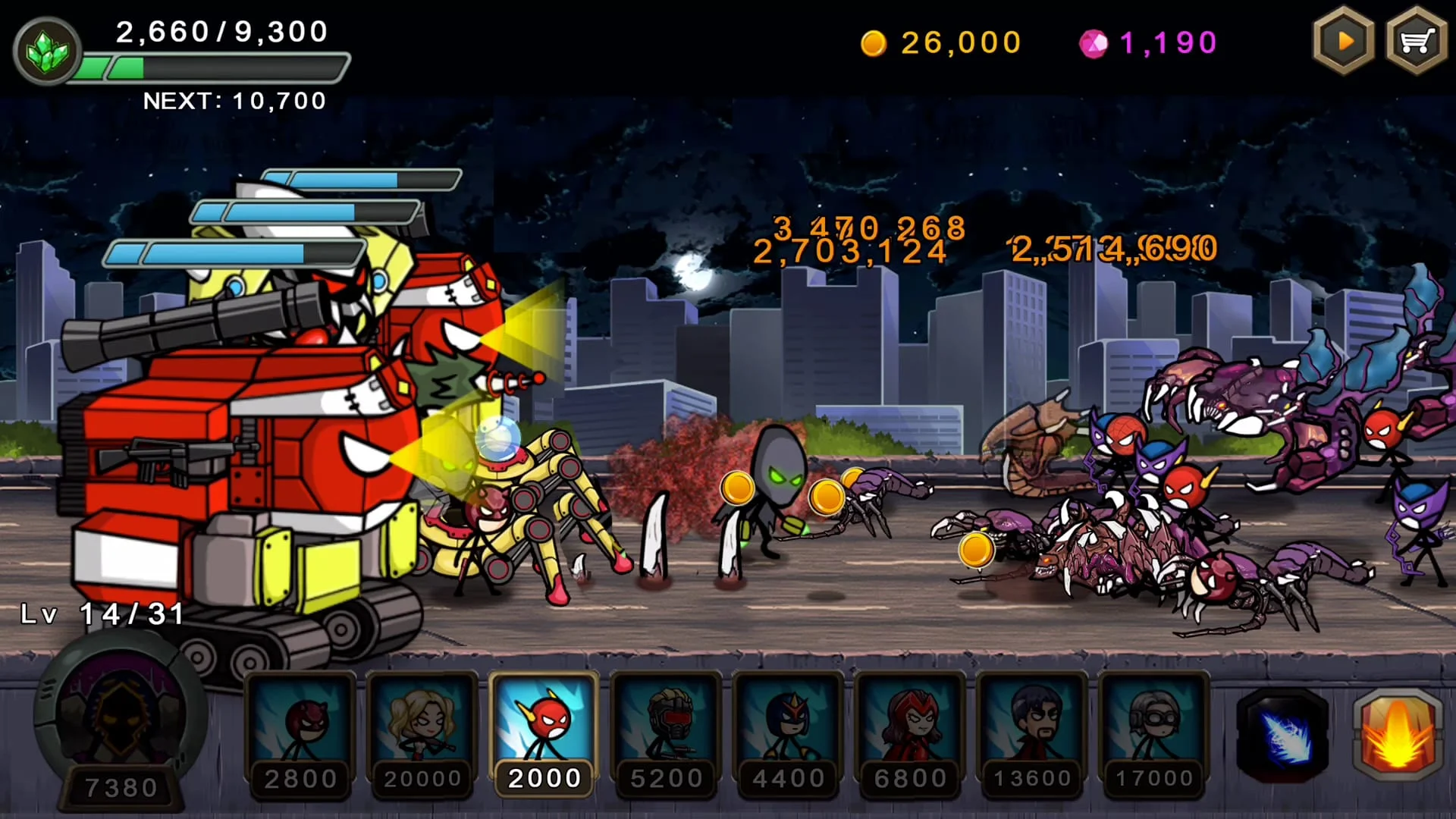The height and width of the screenshot is (819, 1456).
Task: Deploy the Harley Quinn unit costing 20000
Action: tap(423, 728)
